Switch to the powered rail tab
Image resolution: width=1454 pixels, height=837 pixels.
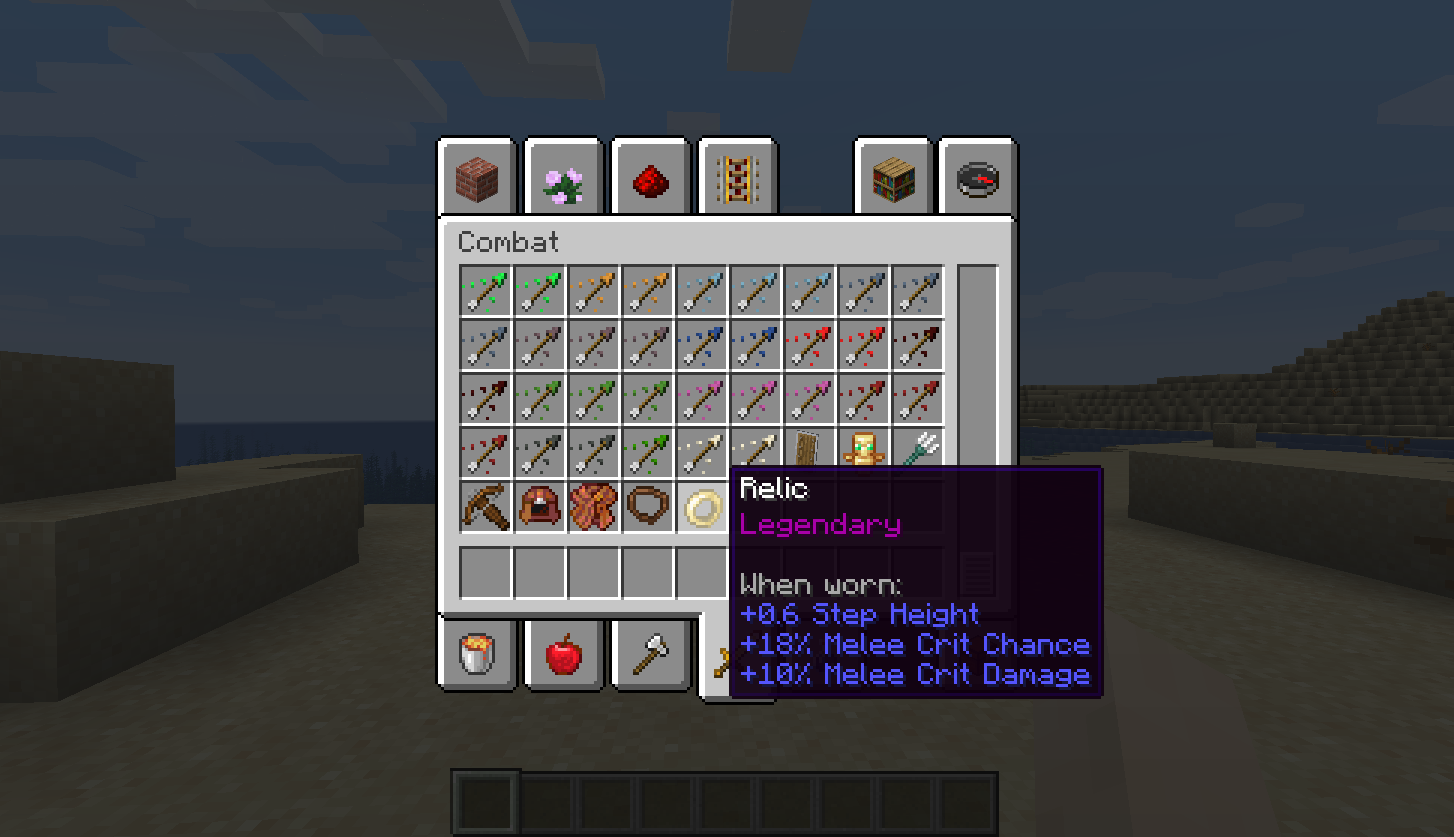[738, 181]
